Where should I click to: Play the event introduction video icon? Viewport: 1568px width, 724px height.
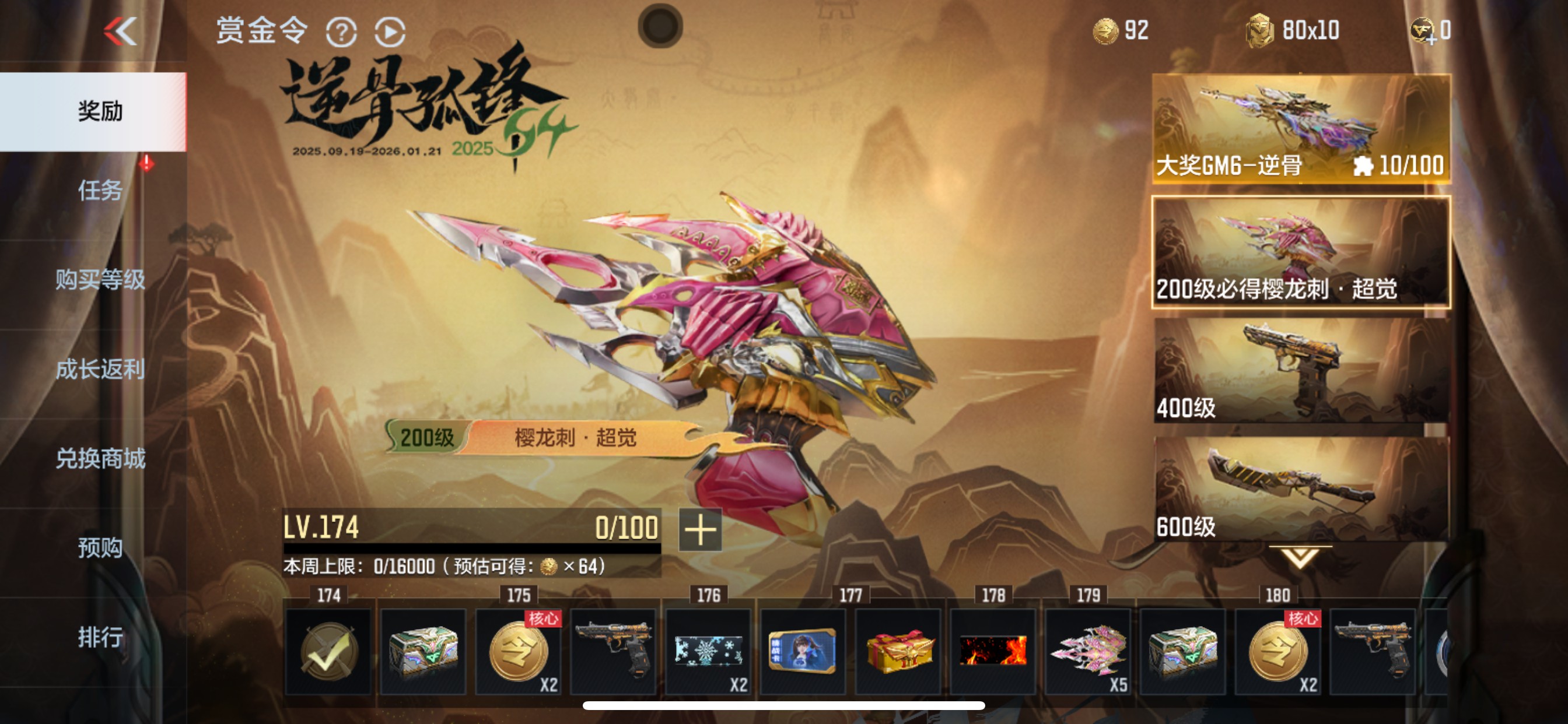pos(390,31)
